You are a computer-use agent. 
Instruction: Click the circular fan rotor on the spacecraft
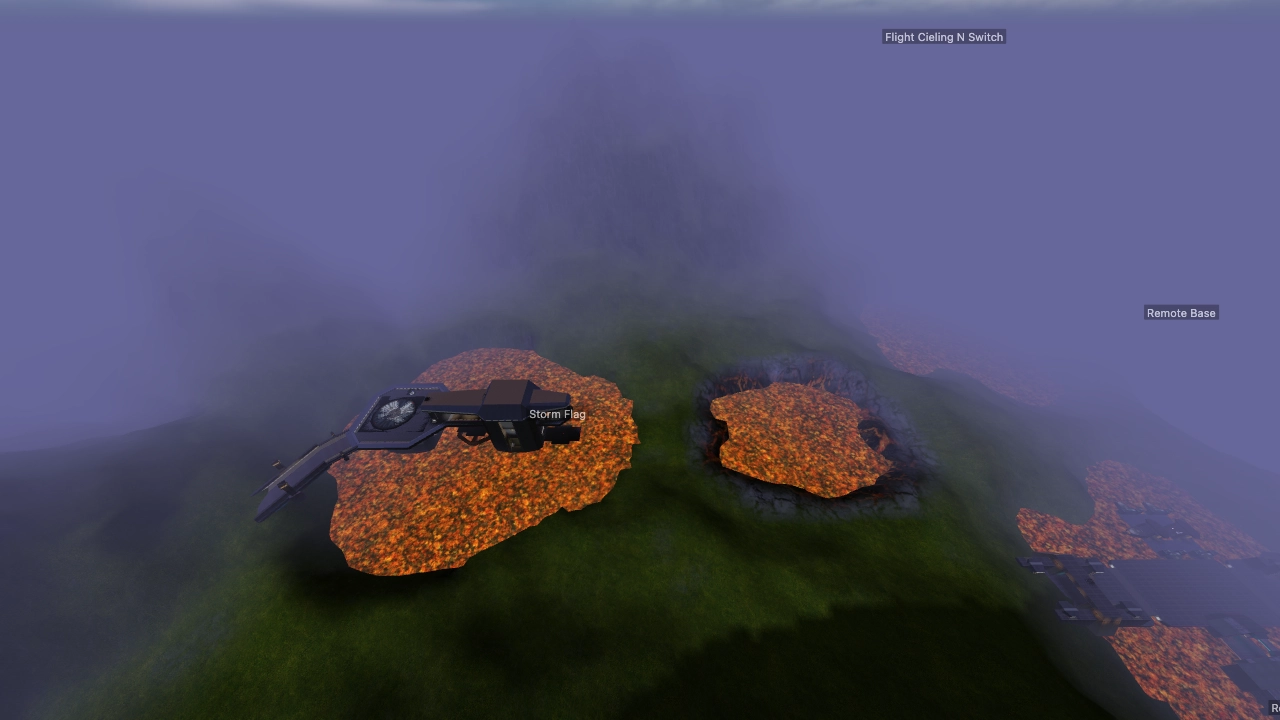[396, 413]
